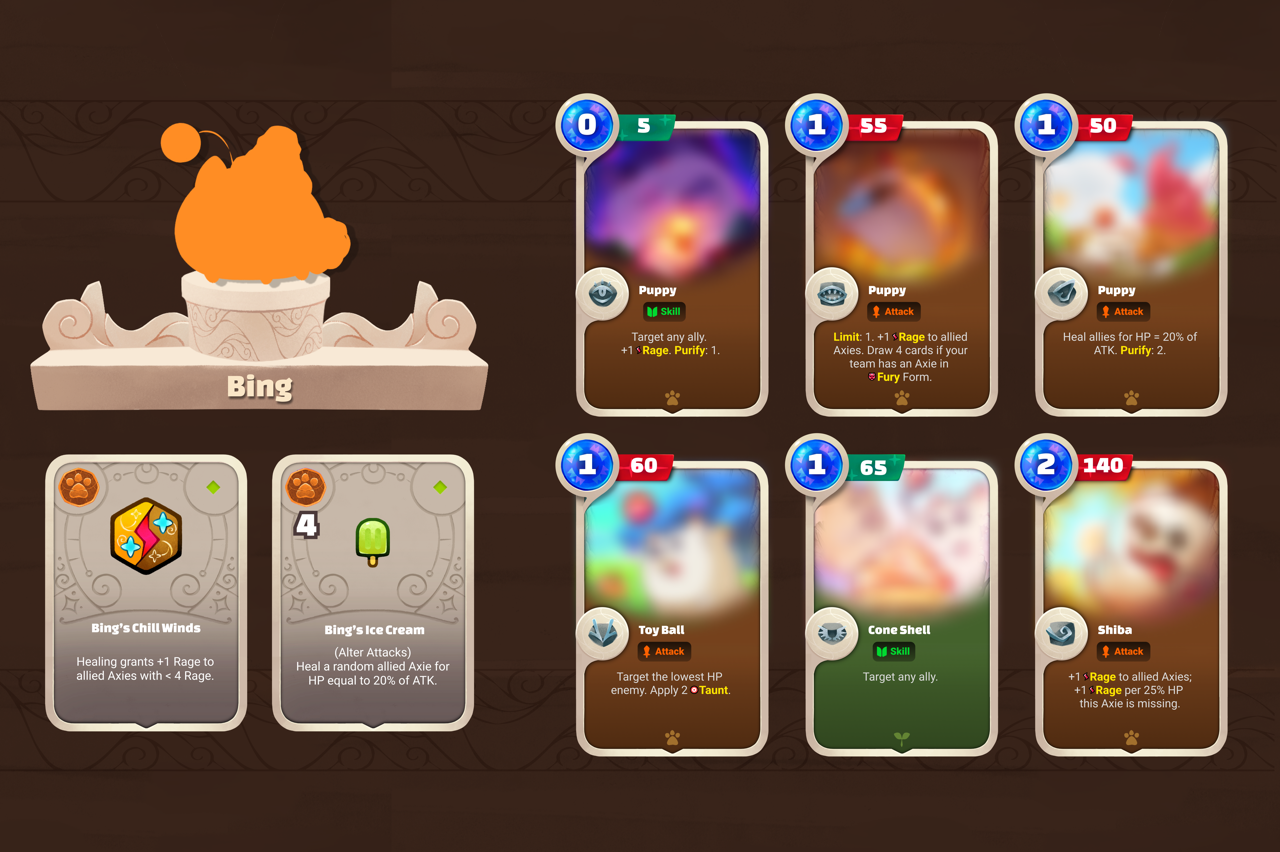Viewport: 1280px width, 852px height.
Task: Select the beast paw icon below Toy Ball
Action: 671,737
